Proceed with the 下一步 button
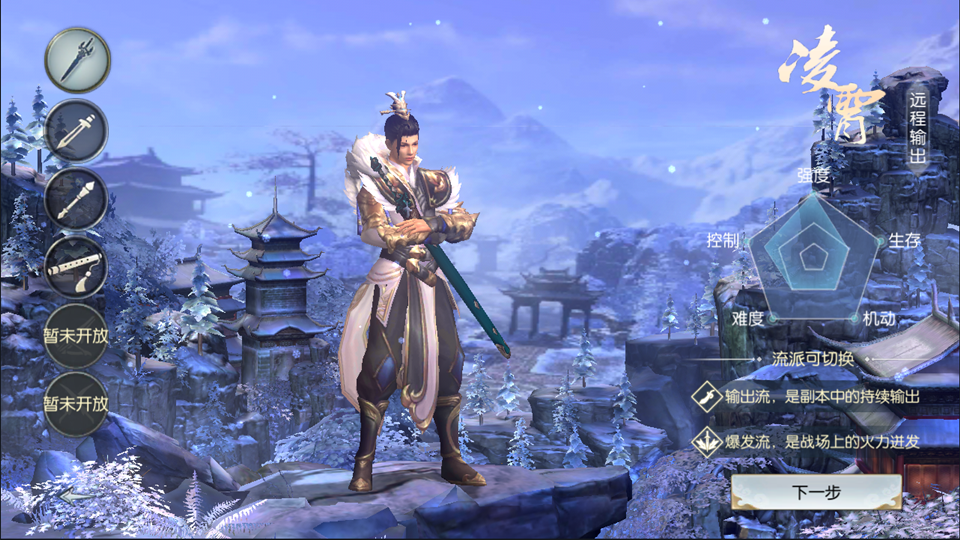Screen dimensions: 960x540 pyautogui.click(x=816, y=492)
